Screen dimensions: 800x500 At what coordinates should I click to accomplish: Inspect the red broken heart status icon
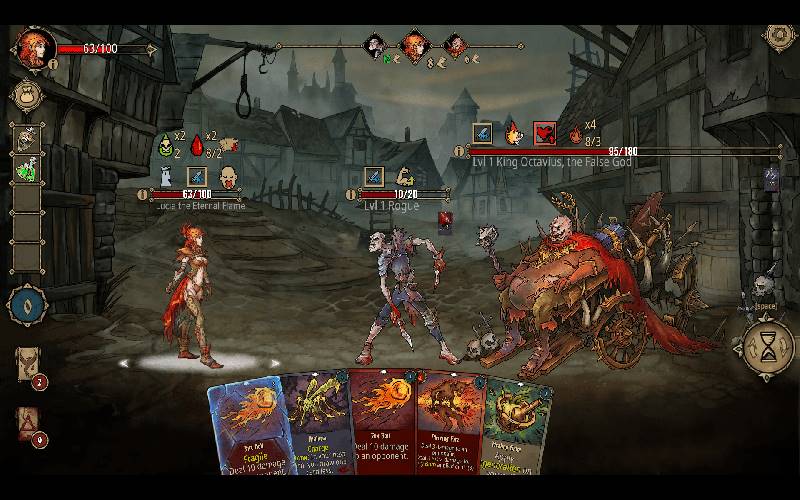pos(543,133)
